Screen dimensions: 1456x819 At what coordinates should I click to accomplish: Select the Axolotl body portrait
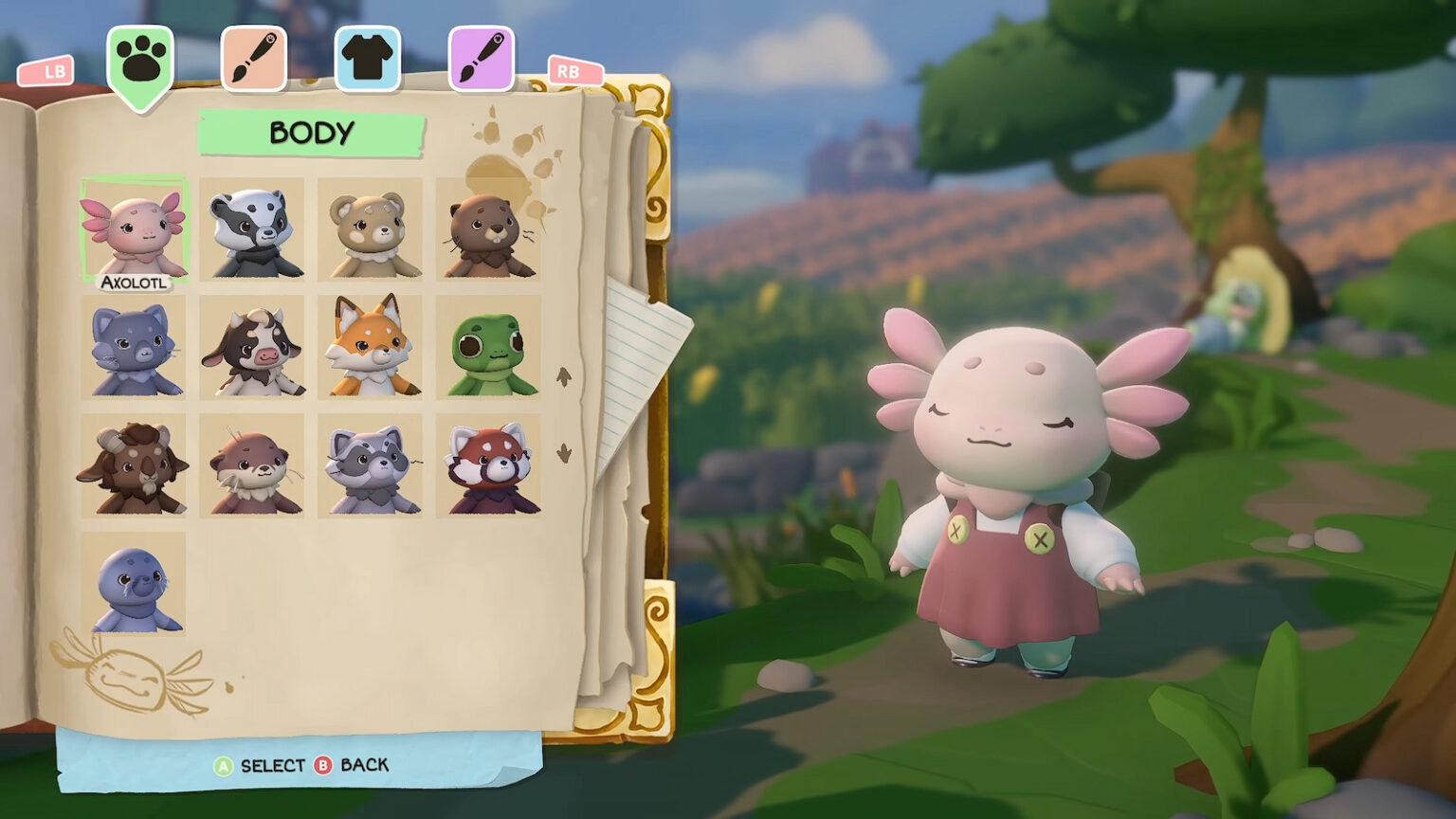(x=136, y=226)
